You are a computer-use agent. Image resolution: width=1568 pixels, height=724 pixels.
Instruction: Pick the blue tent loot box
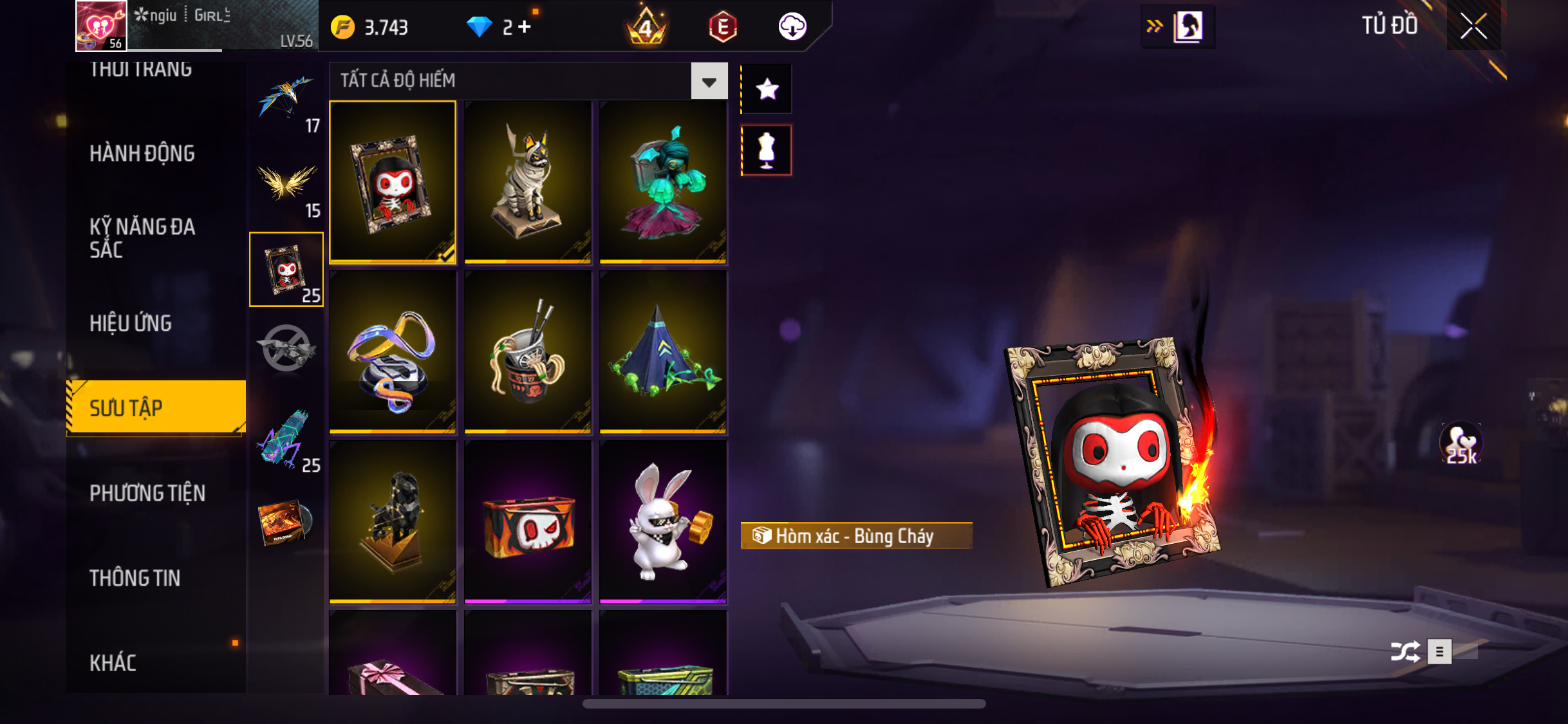tap(663, 352)
